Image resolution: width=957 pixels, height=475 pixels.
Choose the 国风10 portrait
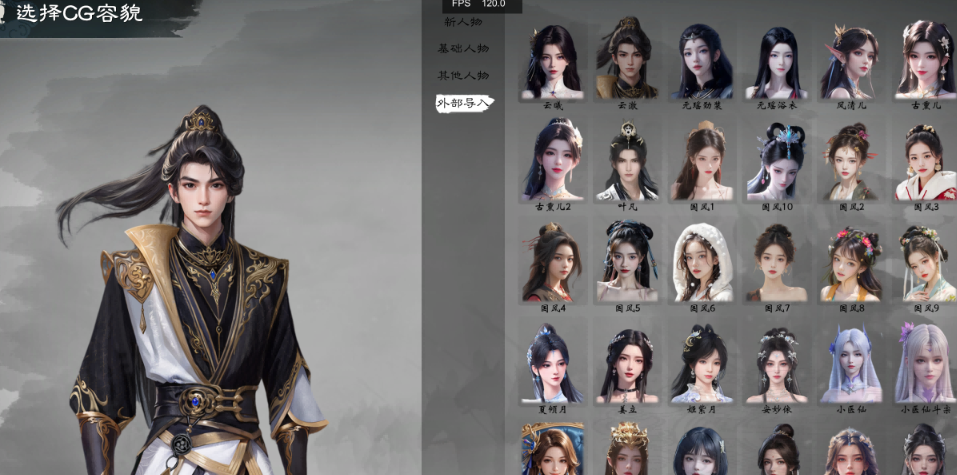pyautogui.click(x=776, y=160)
